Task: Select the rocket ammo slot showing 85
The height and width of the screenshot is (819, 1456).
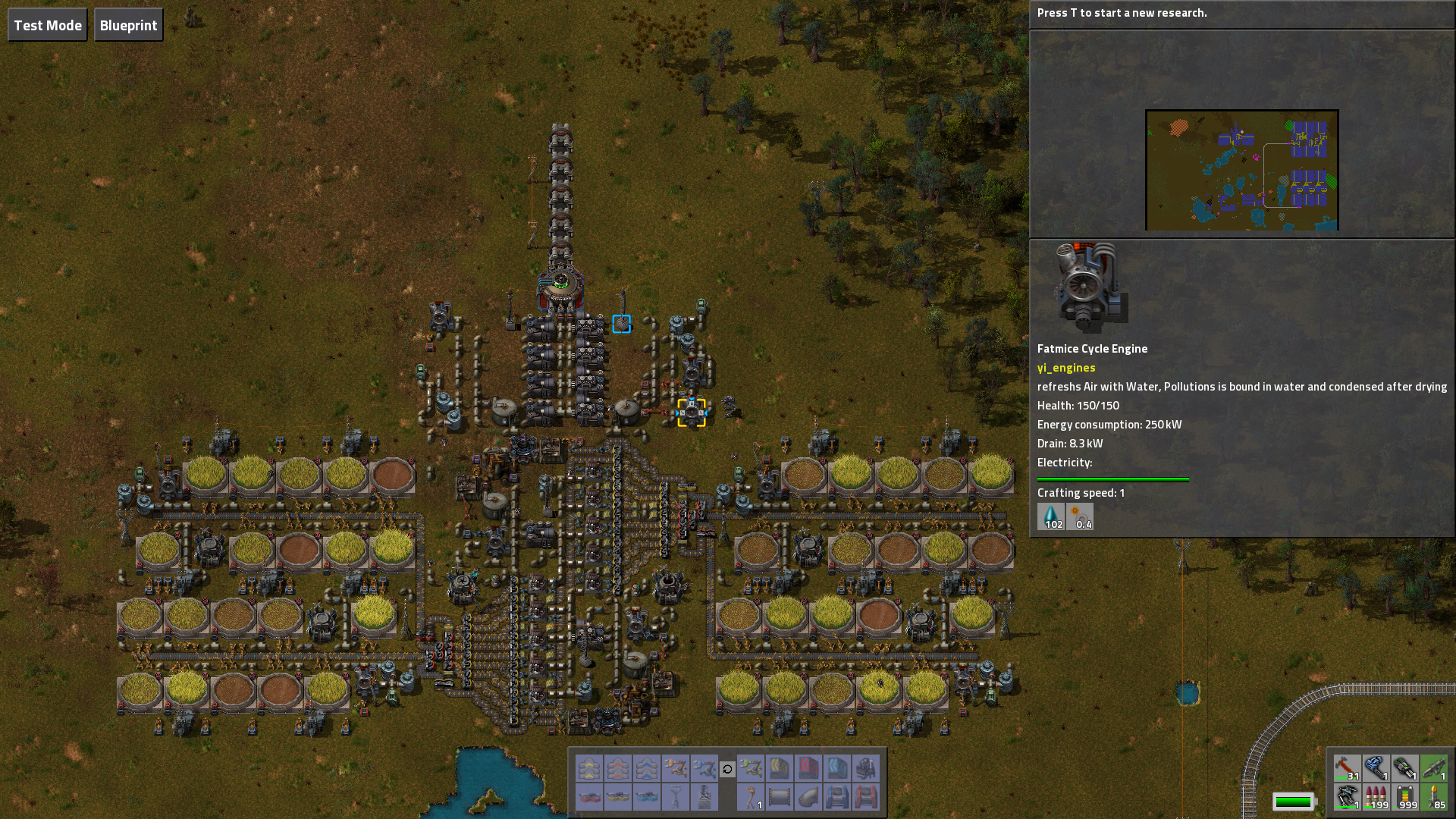Action: coord(1433,797)
